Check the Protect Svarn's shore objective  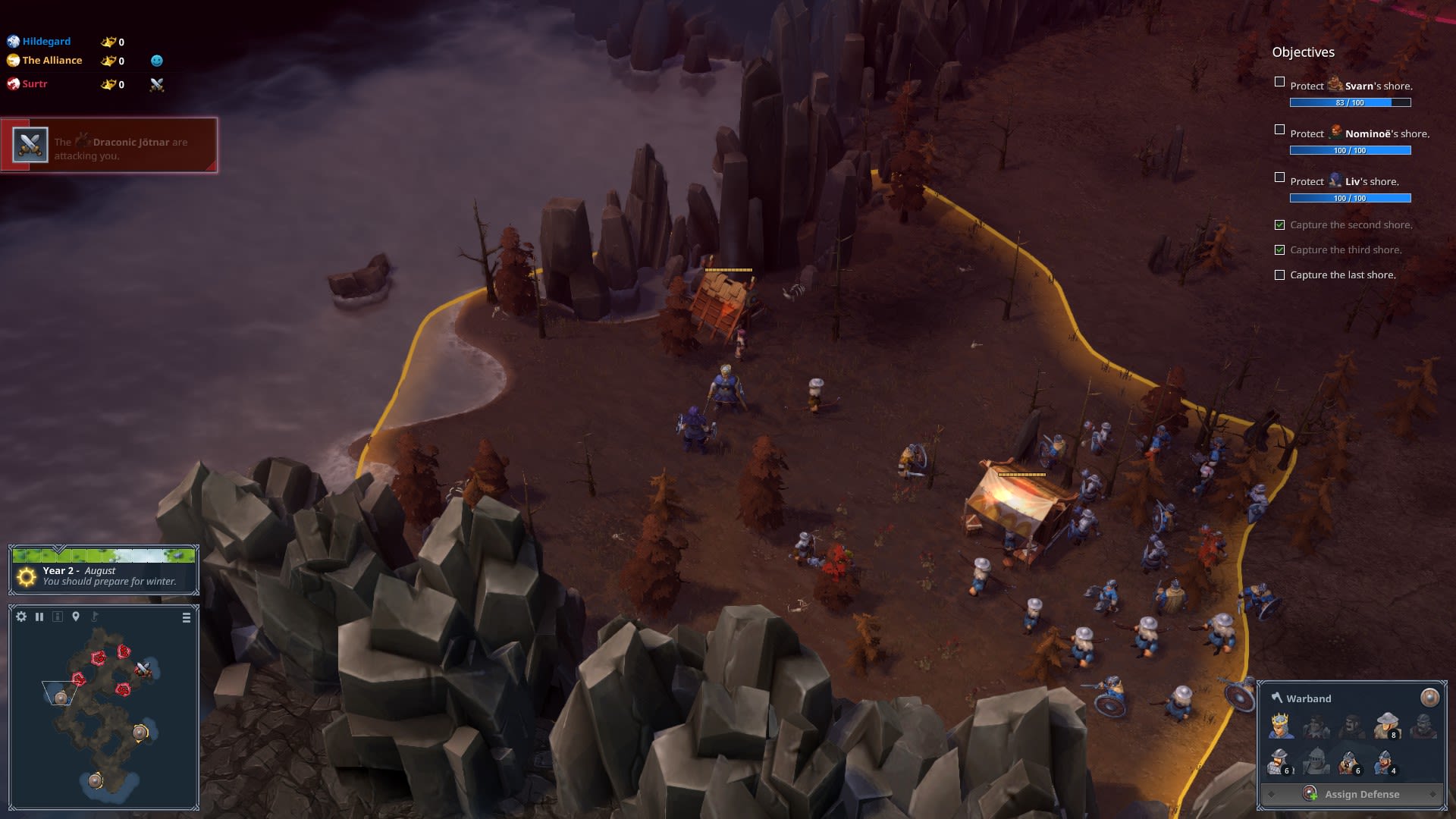click(1280, 80)
